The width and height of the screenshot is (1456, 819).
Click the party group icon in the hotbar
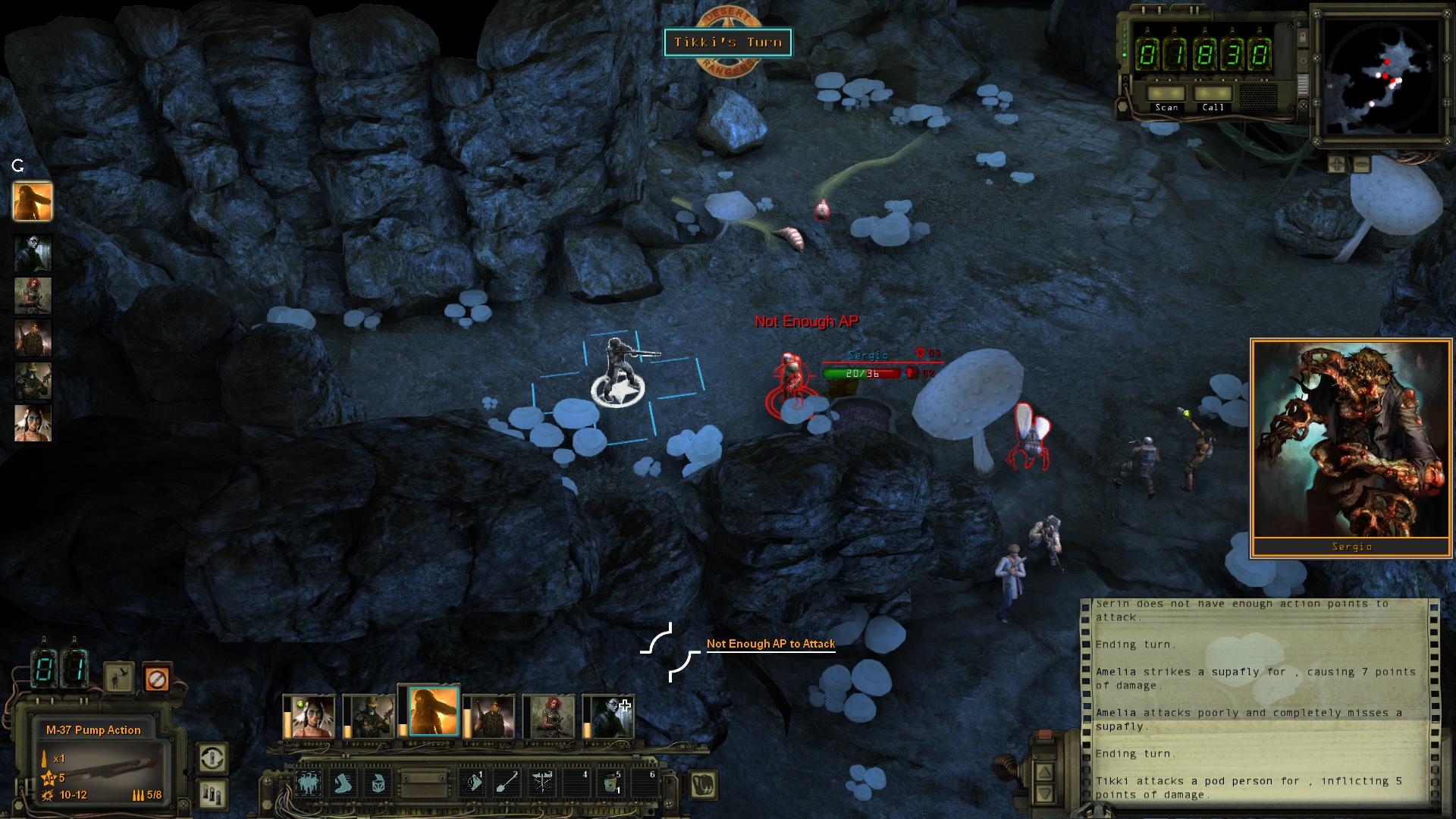point(309,784)
